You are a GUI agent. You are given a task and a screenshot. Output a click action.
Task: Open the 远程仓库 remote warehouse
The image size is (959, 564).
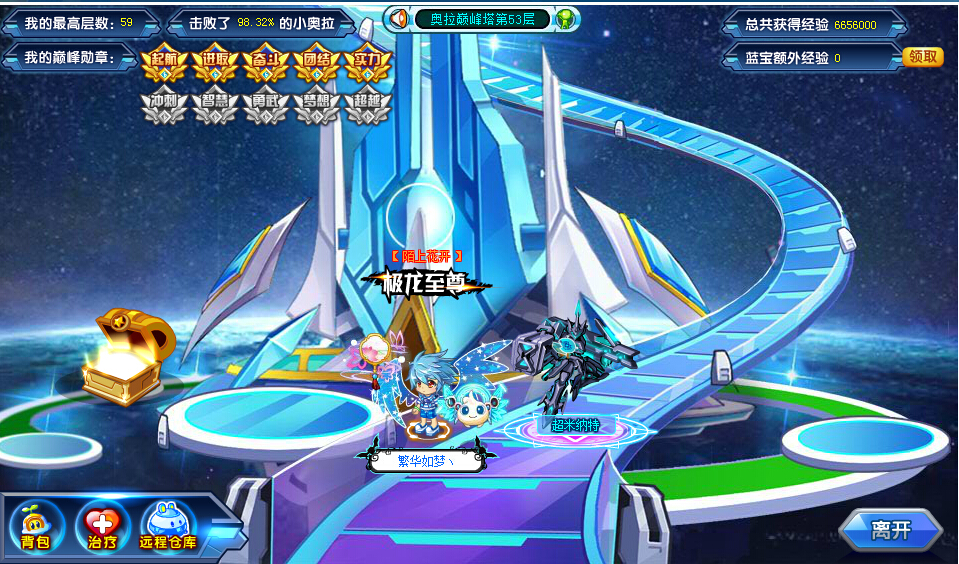(x=168, y=525)
